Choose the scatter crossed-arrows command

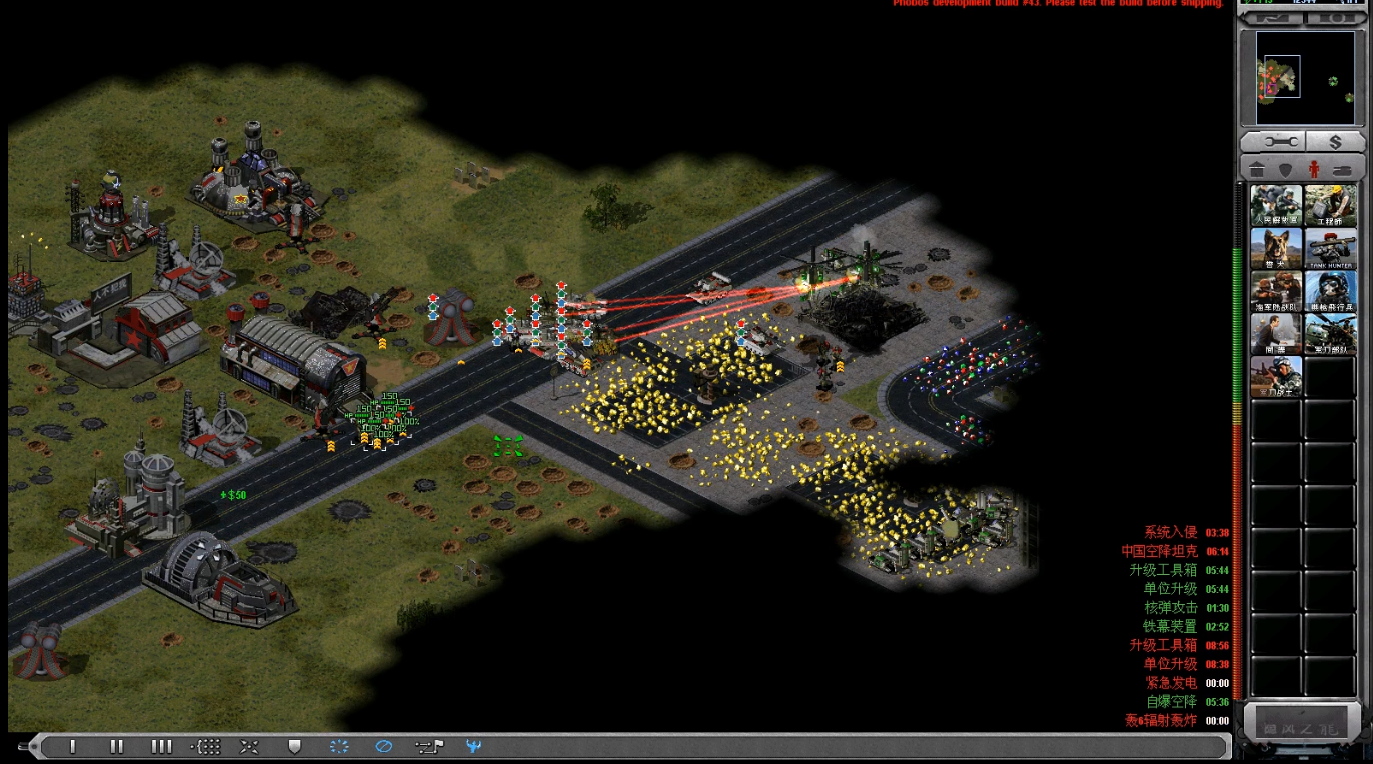(x=249, y=746)
